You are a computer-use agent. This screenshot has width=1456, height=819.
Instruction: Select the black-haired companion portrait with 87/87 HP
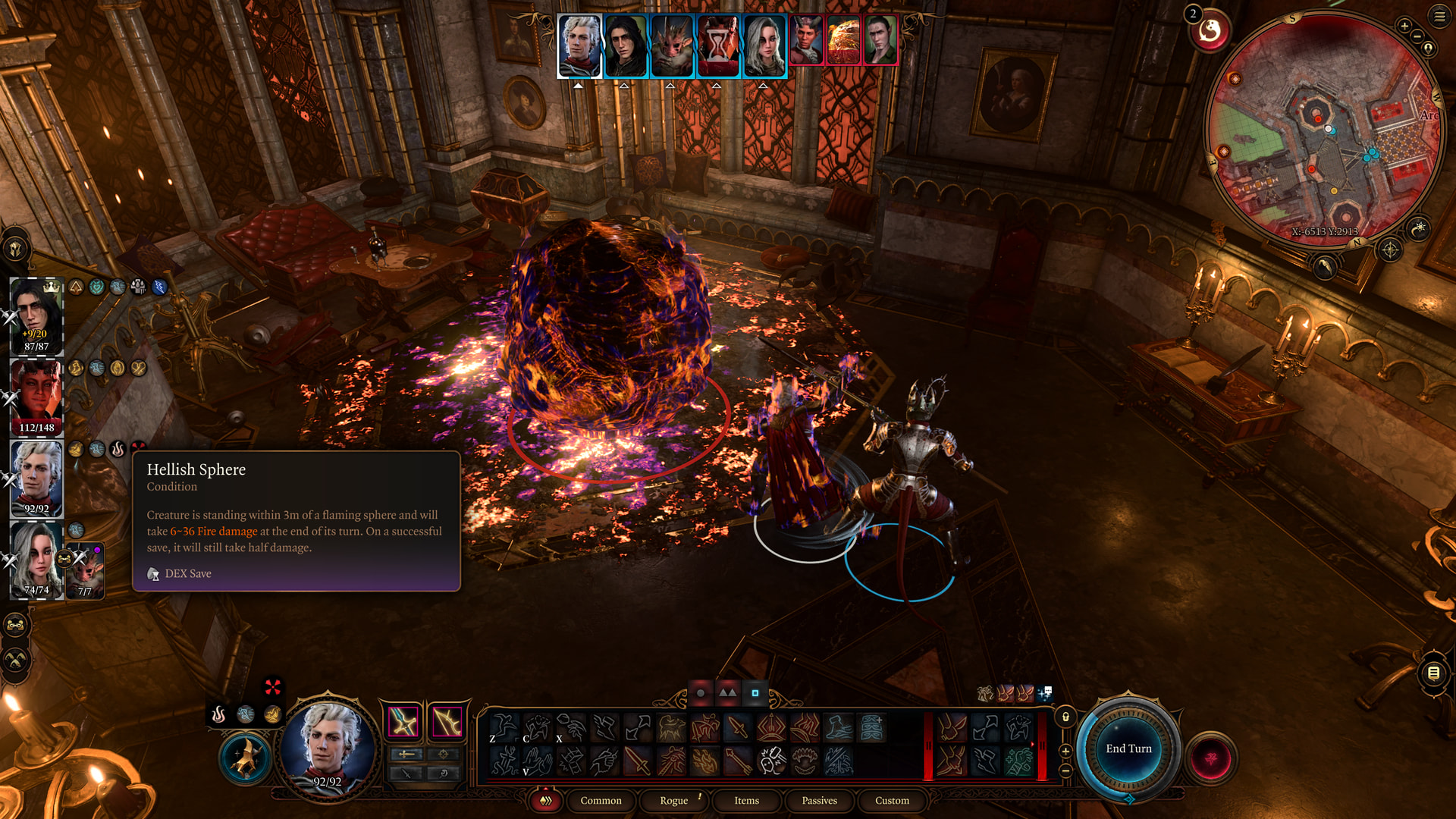pyautogui.click(x=36, y=315)
